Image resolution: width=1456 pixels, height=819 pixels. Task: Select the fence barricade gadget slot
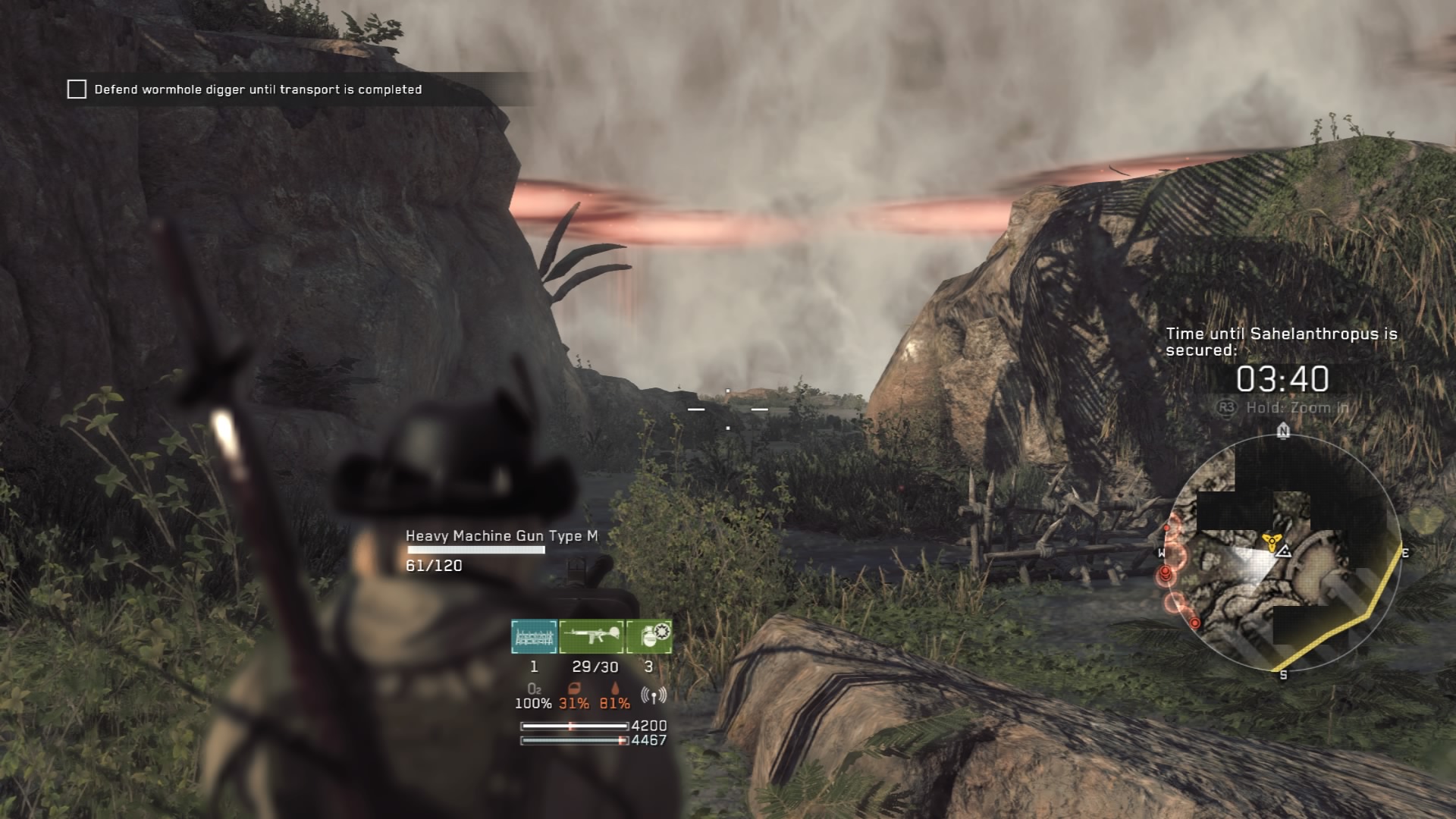[534, 636]
